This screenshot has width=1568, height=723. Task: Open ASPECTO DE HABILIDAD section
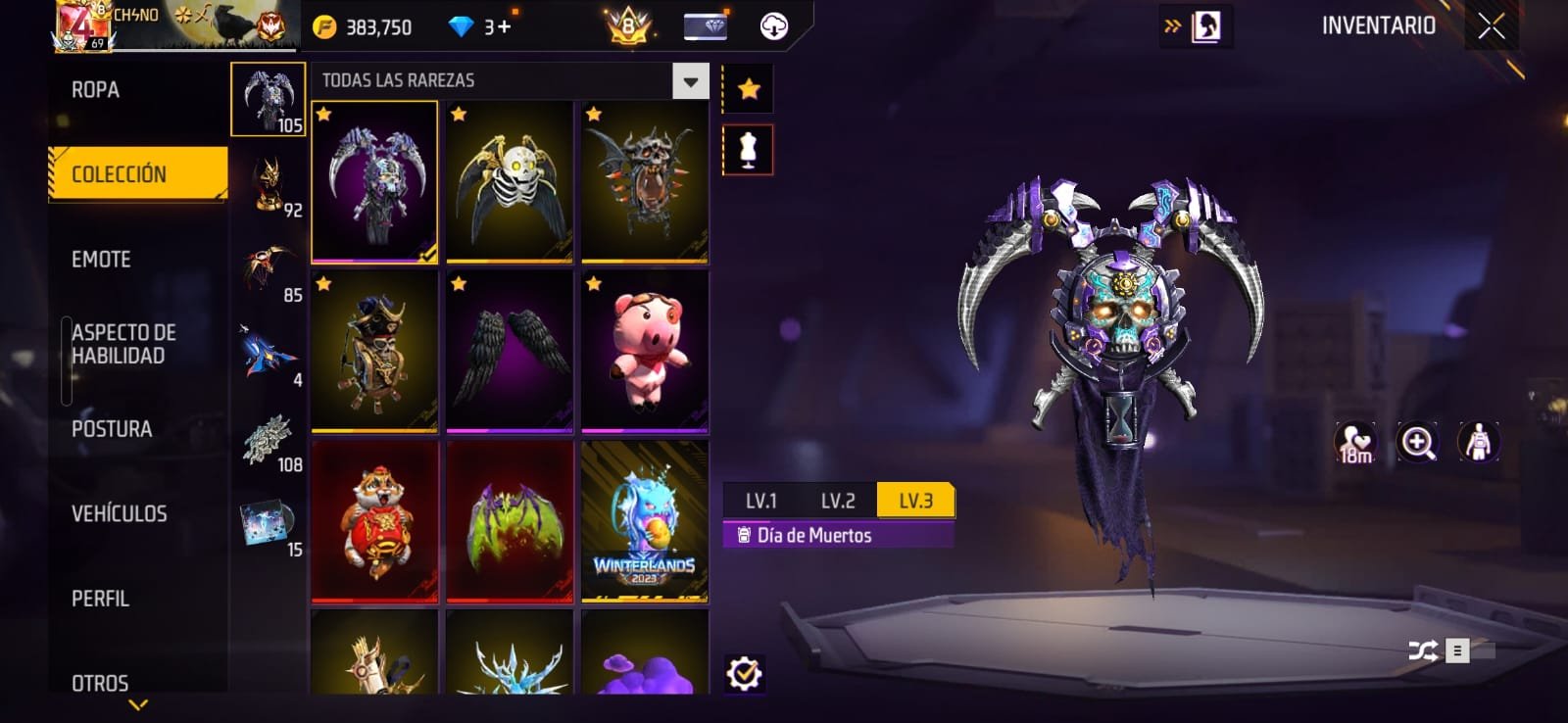point(123,344)
